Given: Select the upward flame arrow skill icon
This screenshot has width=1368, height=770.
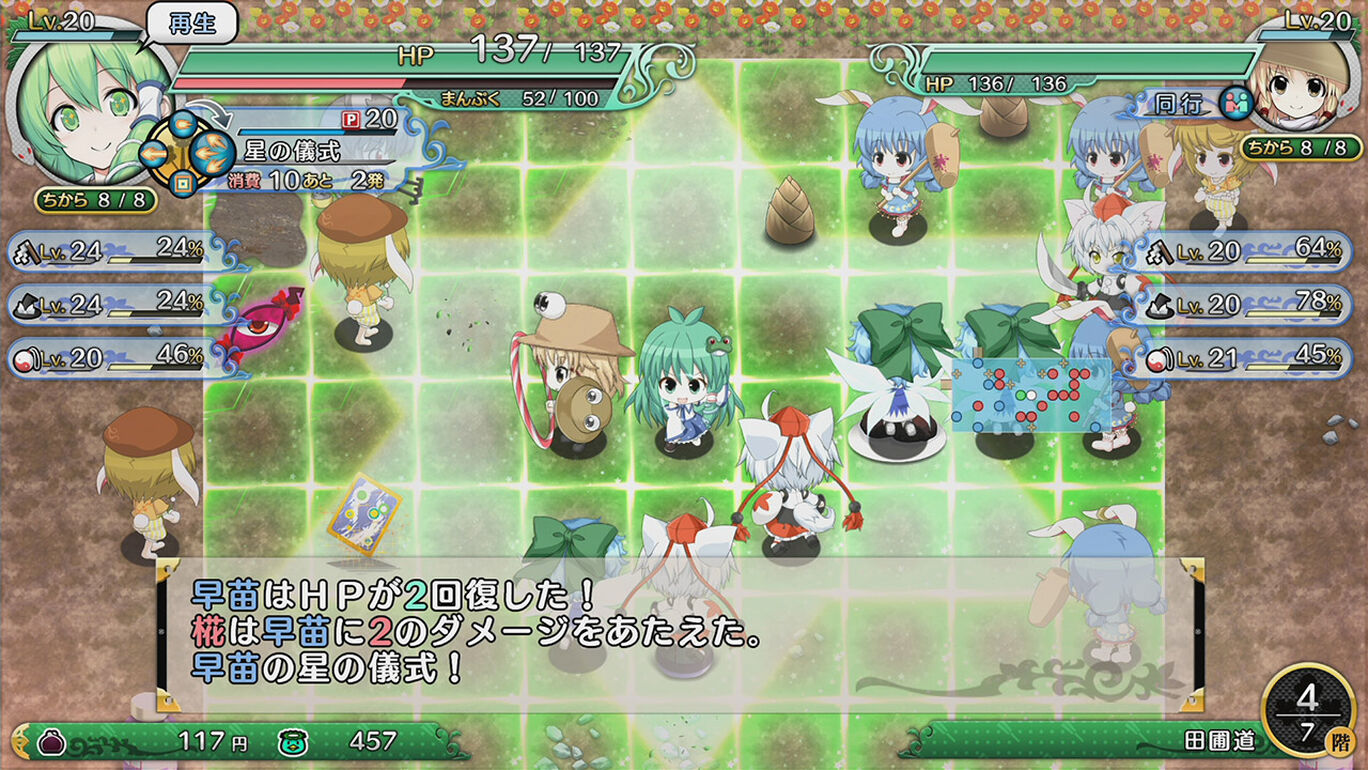Looking at the screenshot, I should pyautogui.click(x=183, y=124).
